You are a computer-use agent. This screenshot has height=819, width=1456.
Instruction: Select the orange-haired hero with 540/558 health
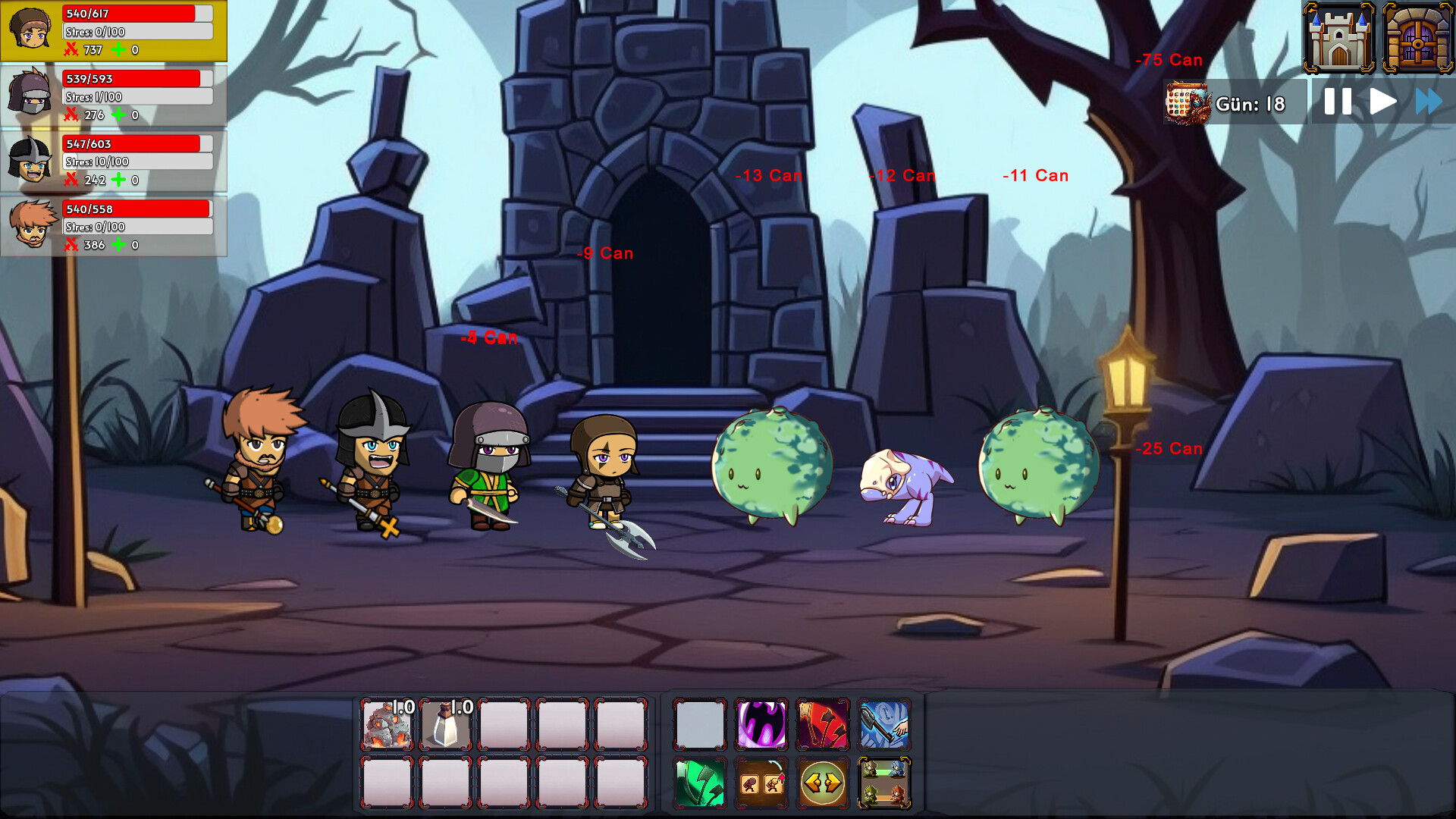click(x=114, y=227)
